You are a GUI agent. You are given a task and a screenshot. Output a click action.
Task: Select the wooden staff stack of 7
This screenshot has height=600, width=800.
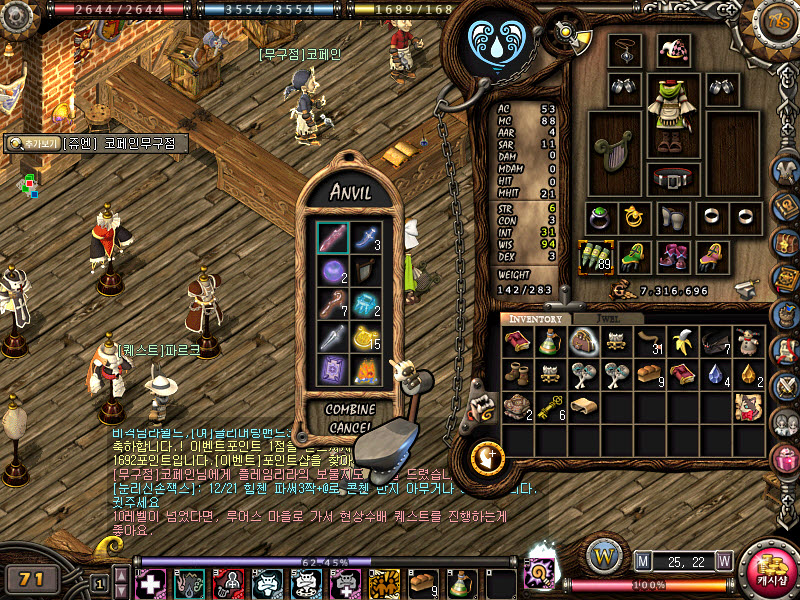[x=332, y=304]
